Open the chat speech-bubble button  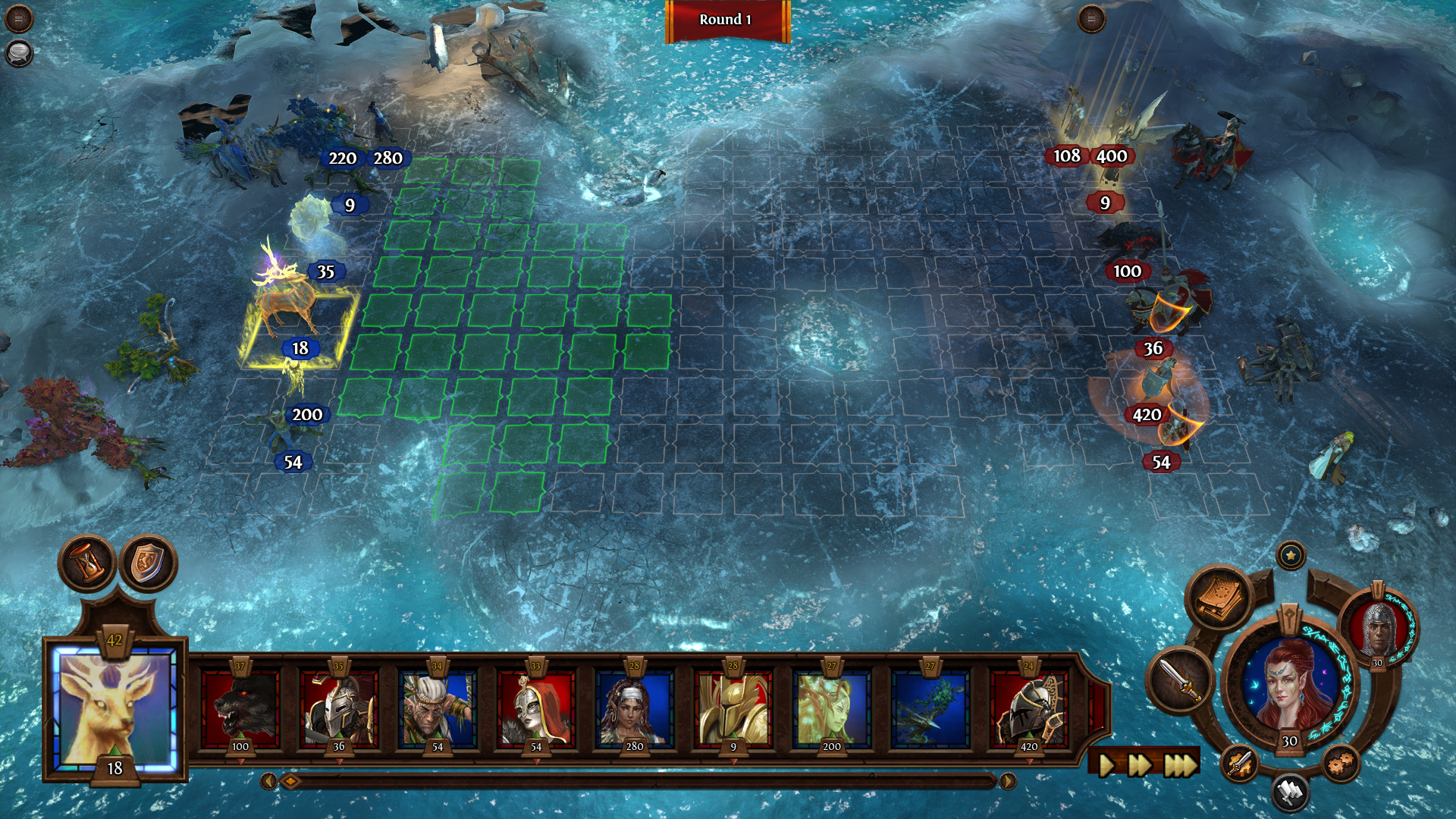(18, 53)
